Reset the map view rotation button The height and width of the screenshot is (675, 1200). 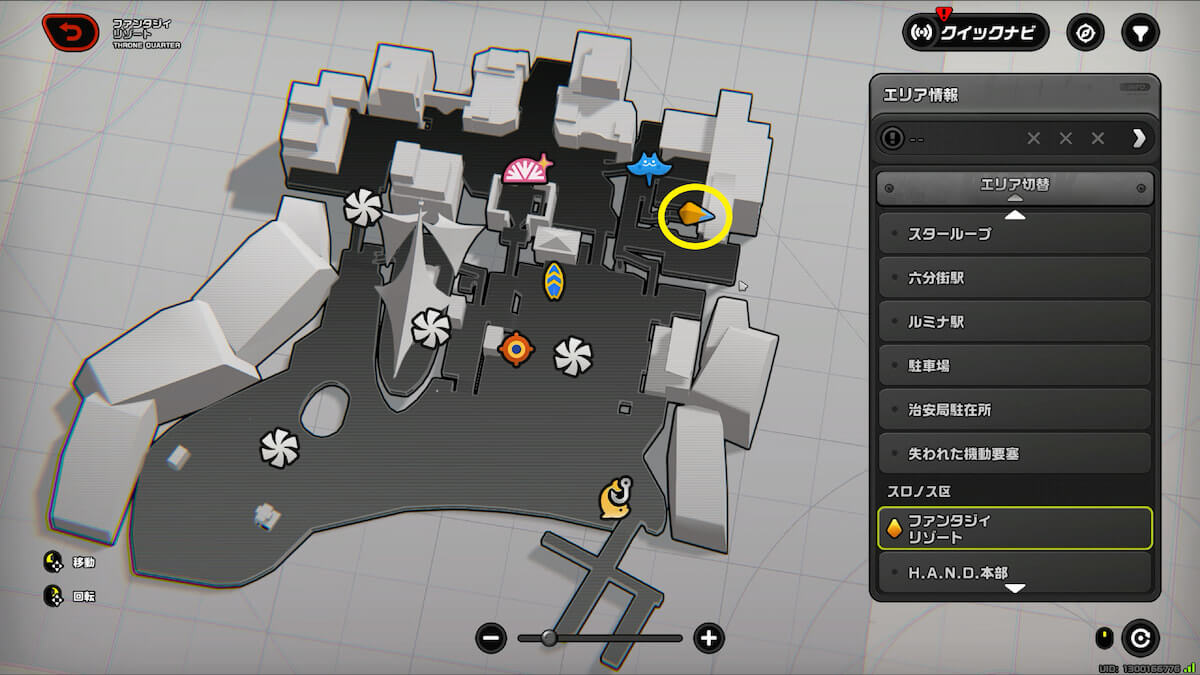pos(1139,637)
